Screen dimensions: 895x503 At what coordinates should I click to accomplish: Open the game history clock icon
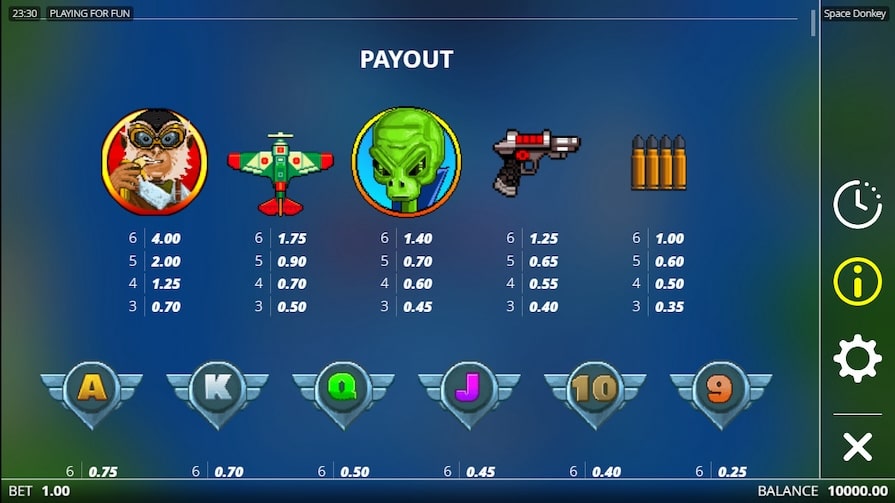(x=857, y=205)
